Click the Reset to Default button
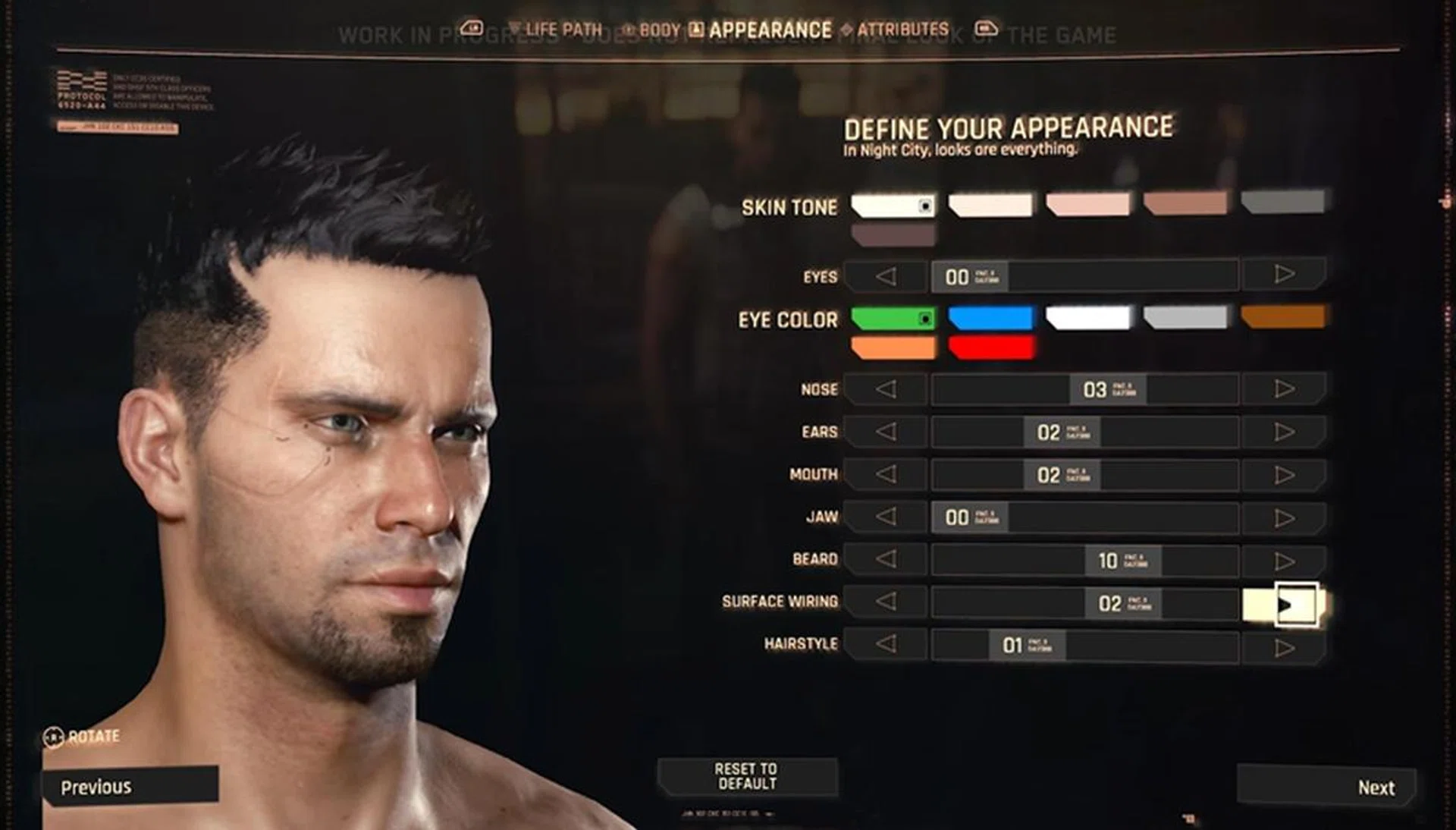Screen dimensions: 1456x830 [x=747, y=777]
